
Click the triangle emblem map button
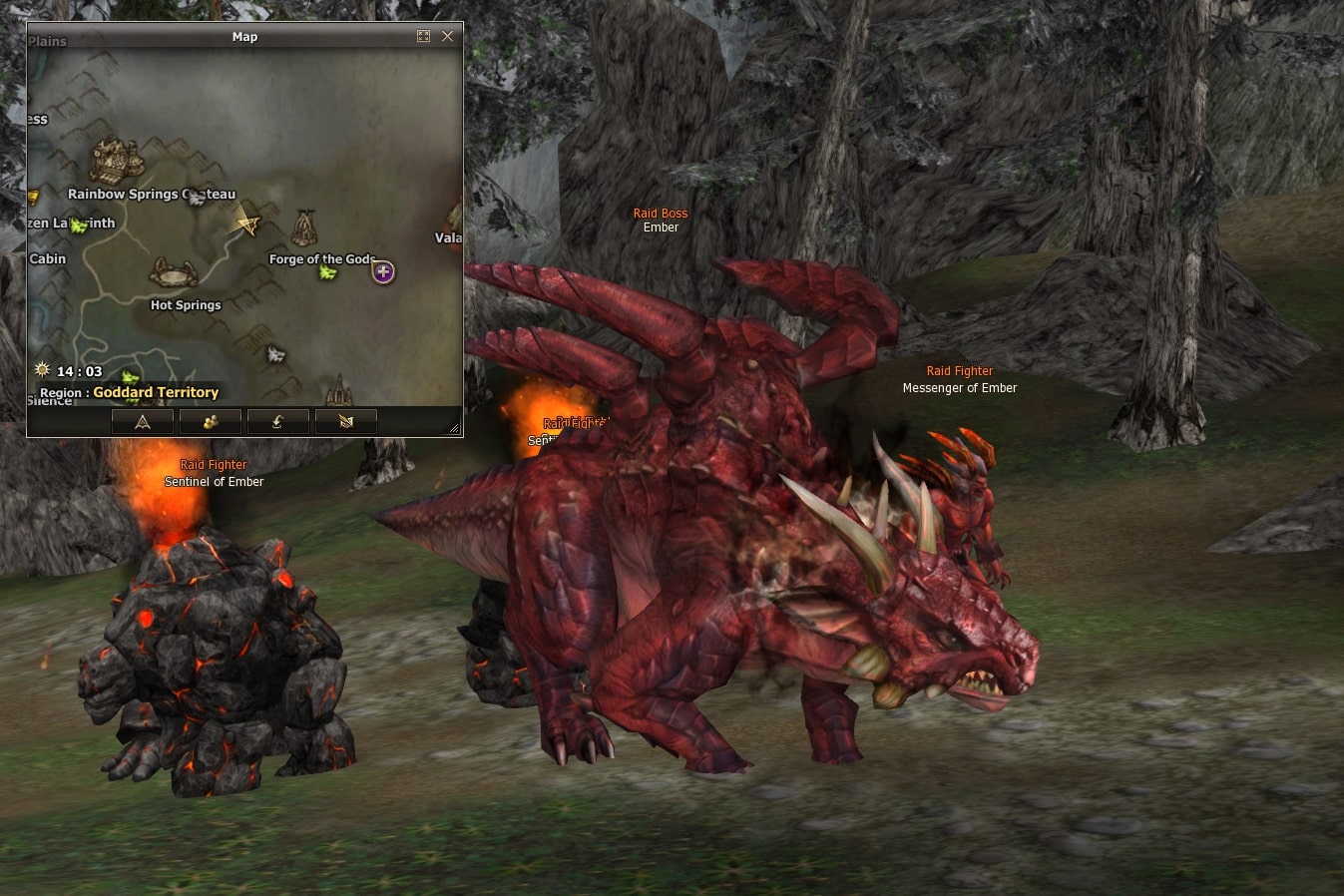tap(143, 422)
